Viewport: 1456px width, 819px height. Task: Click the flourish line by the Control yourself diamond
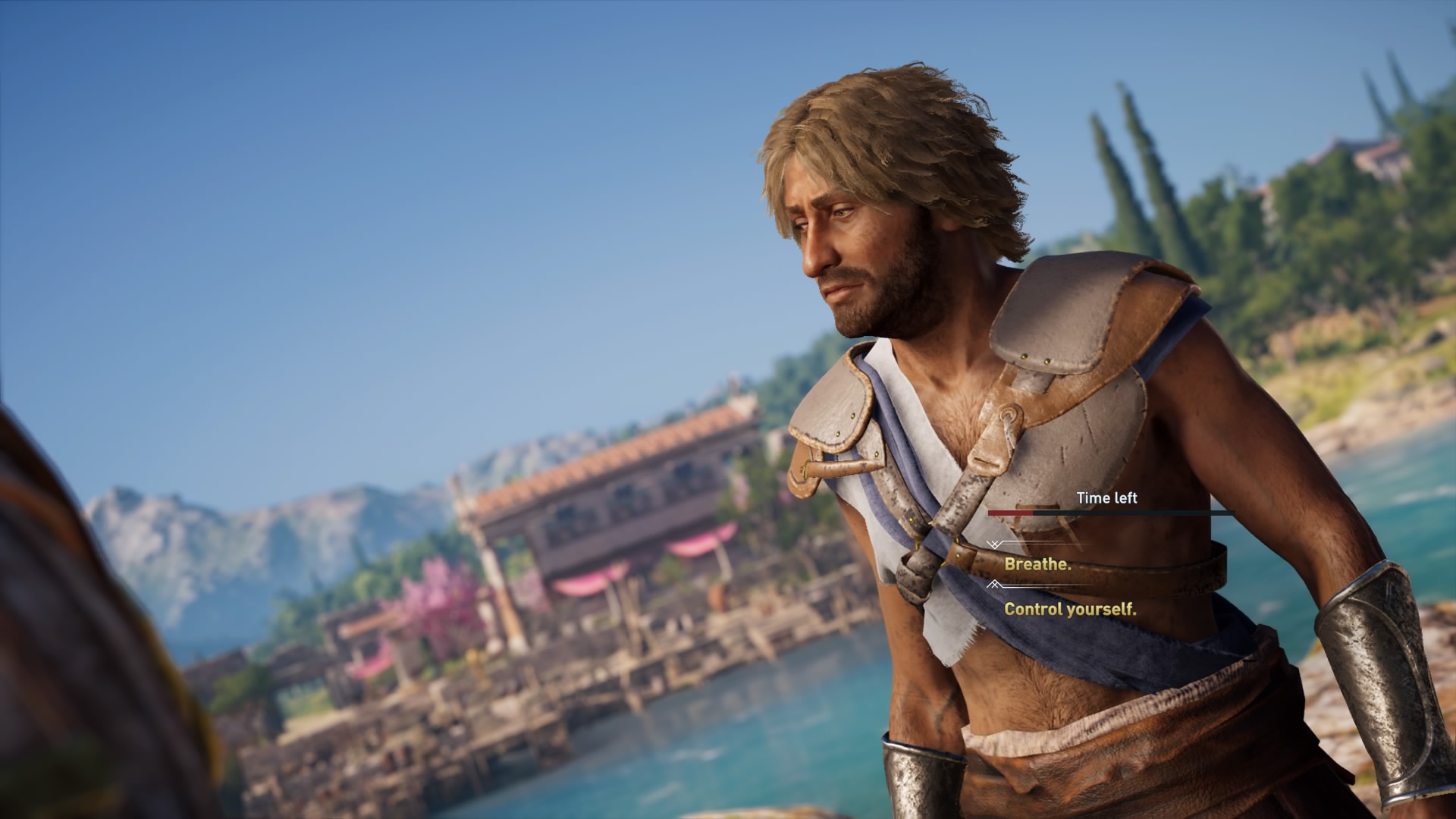[1046, 585]
